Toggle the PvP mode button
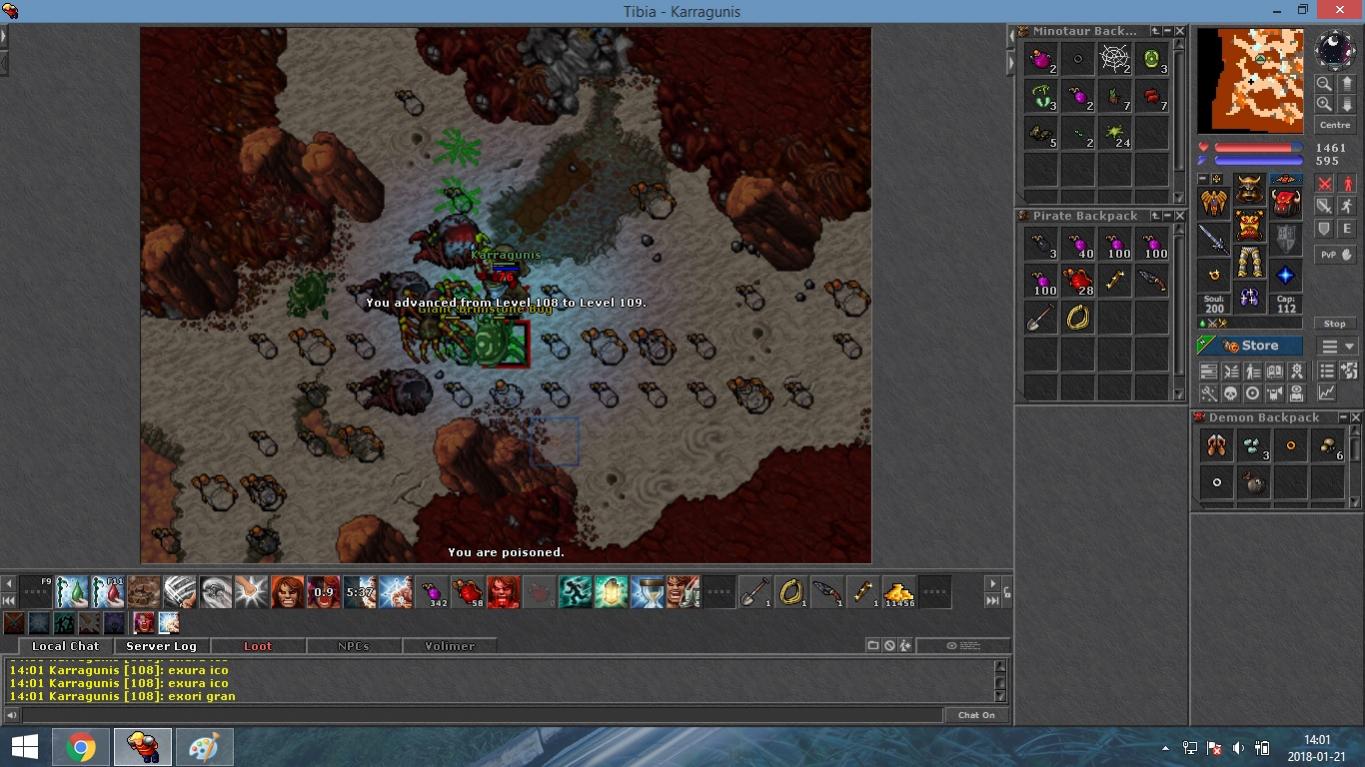Viewport: 1365px width, 767px height. click(x=1329, y=255)
